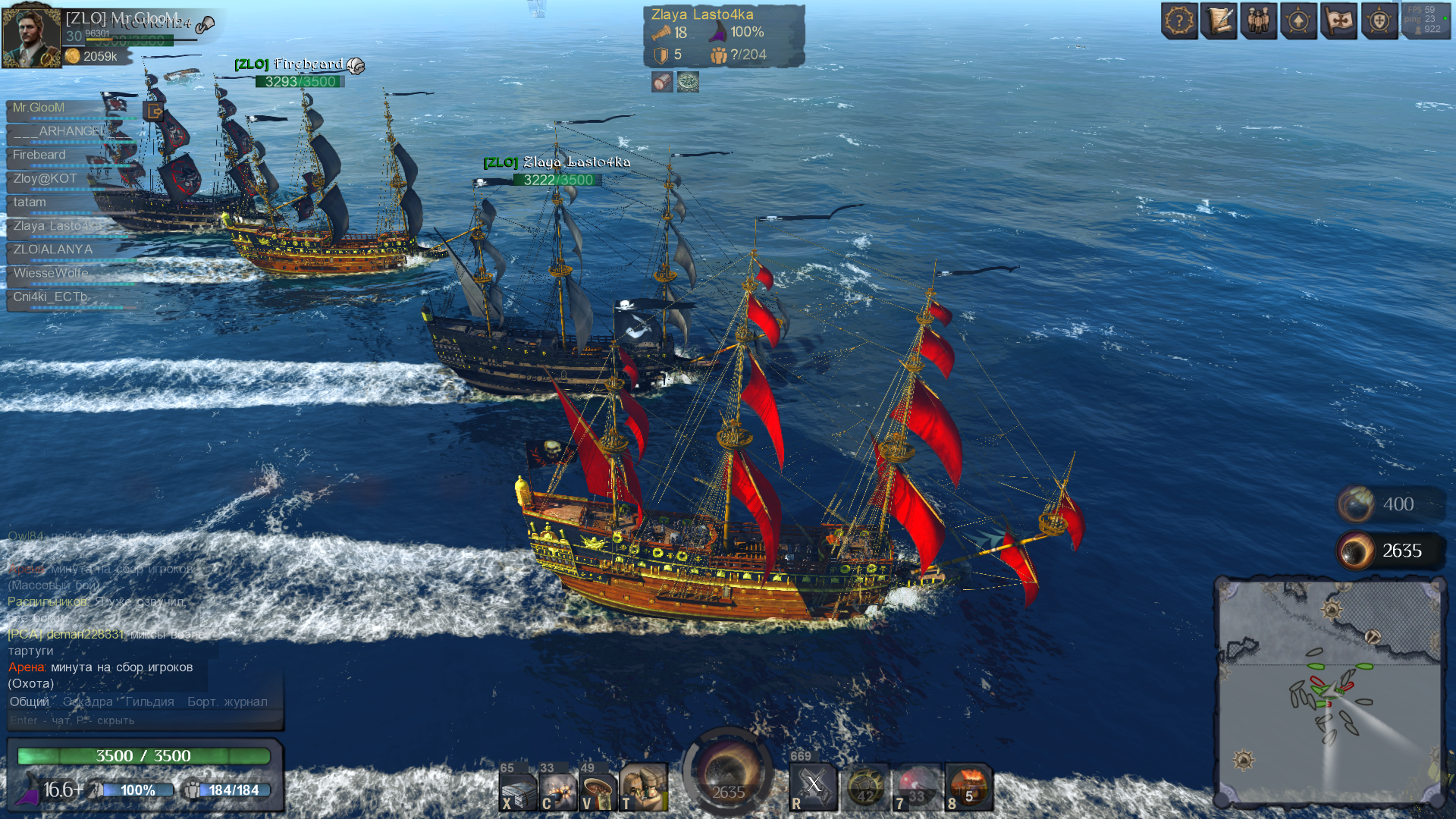Open the crew members panel

pyautogui.click(x=1258, y=21)
